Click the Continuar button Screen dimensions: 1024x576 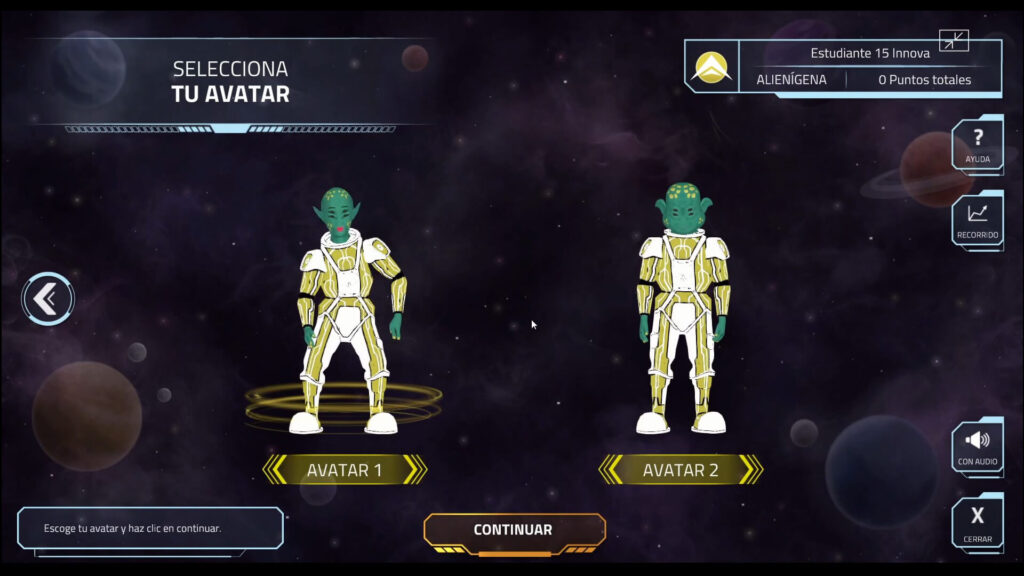click(513, 530)
